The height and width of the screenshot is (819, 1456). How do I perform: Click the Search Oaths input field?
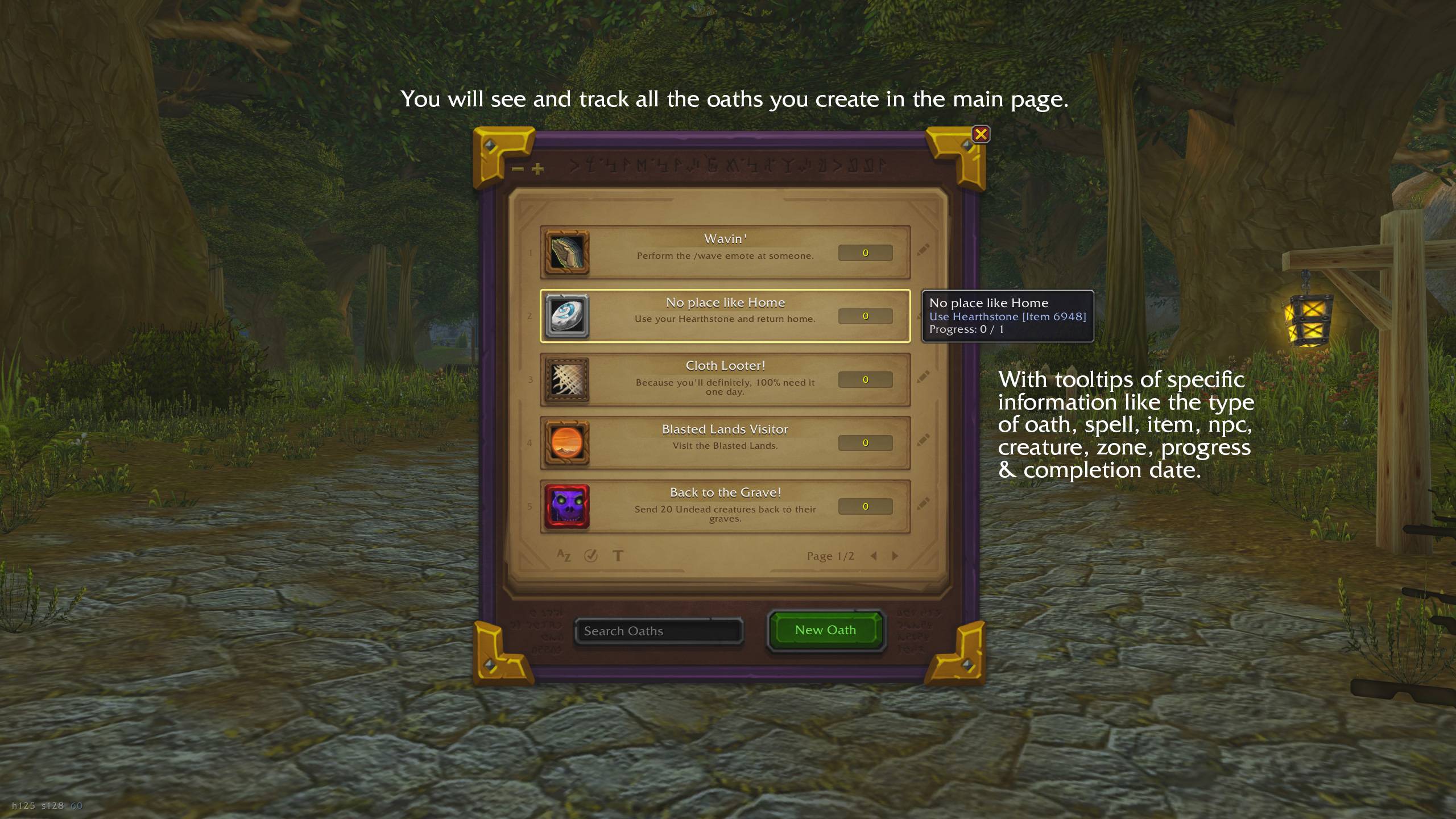[x=659, y=631]
